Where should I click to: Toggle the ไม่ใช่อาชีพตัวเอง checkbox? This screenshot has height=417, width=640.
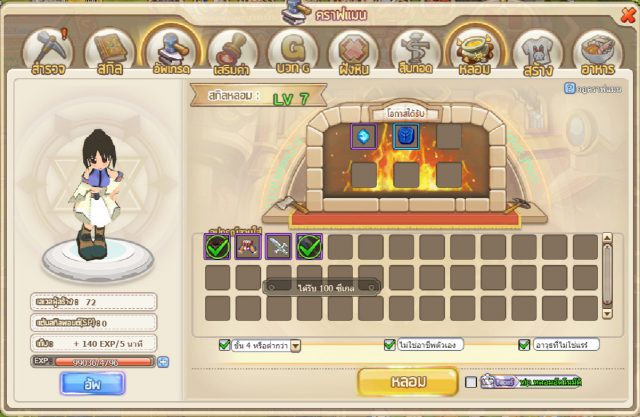coord(389,345)
